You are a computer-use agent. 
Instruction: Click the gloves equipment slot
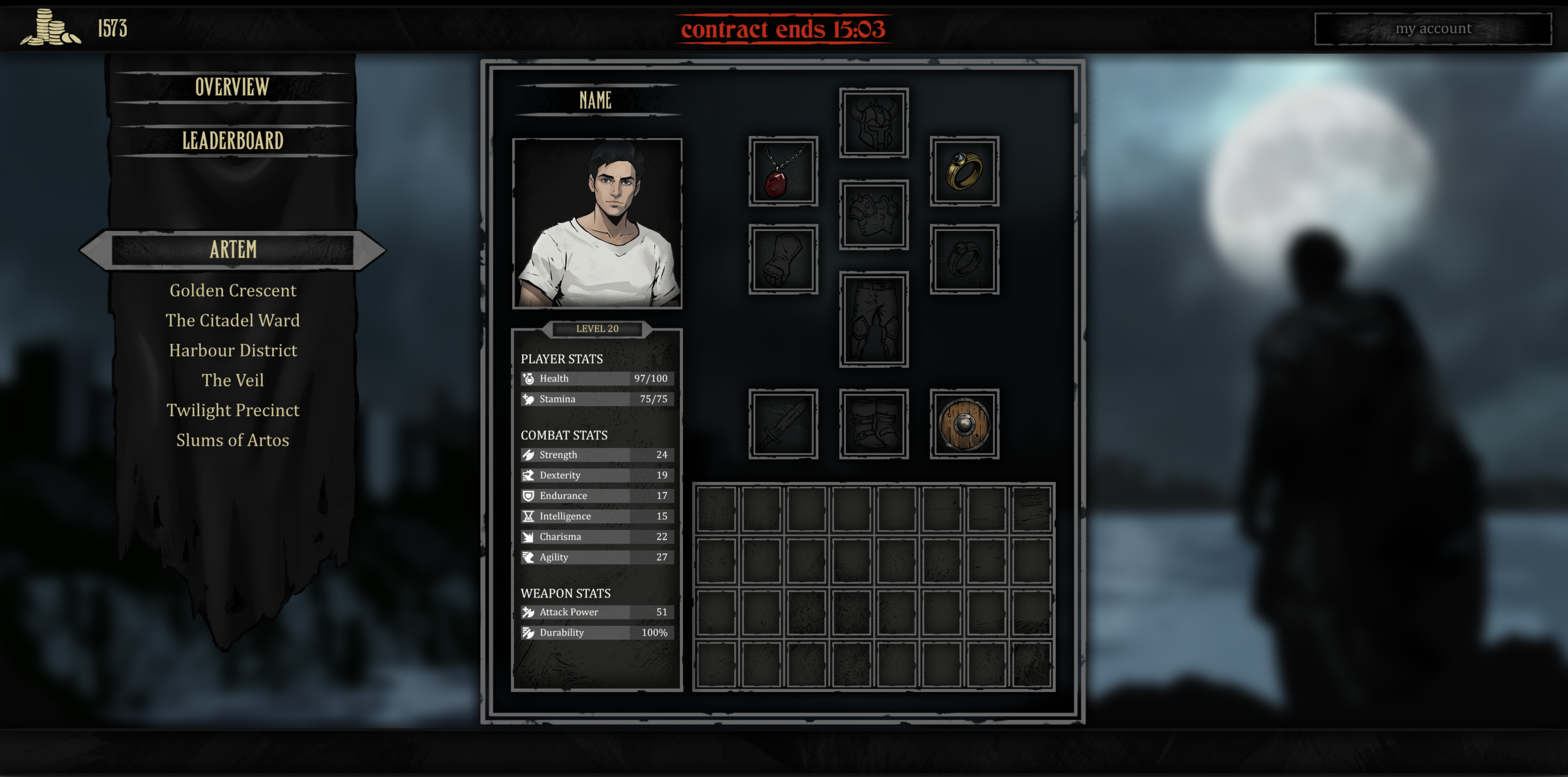pyautogui.click(x=783, y=259)
